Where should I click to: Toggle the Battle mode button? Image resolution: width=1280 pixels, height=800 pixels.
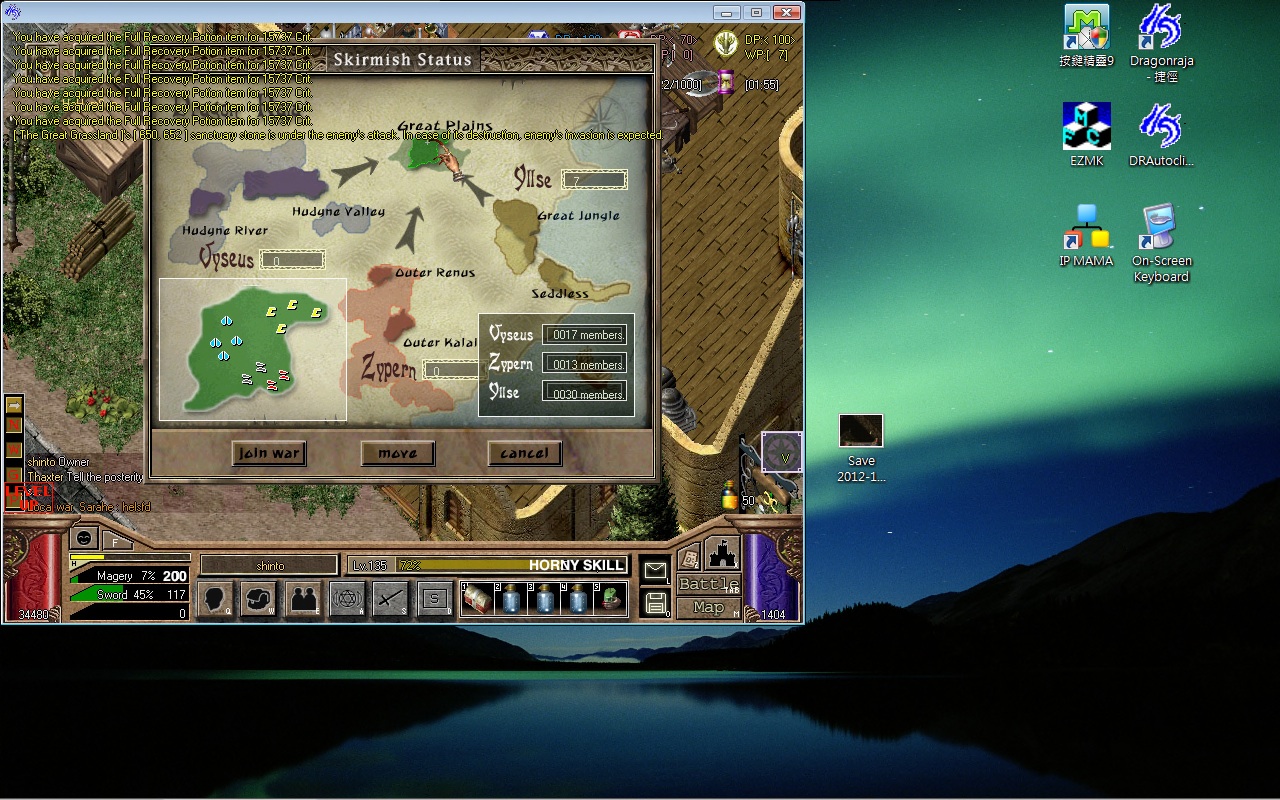pos(708,584)
